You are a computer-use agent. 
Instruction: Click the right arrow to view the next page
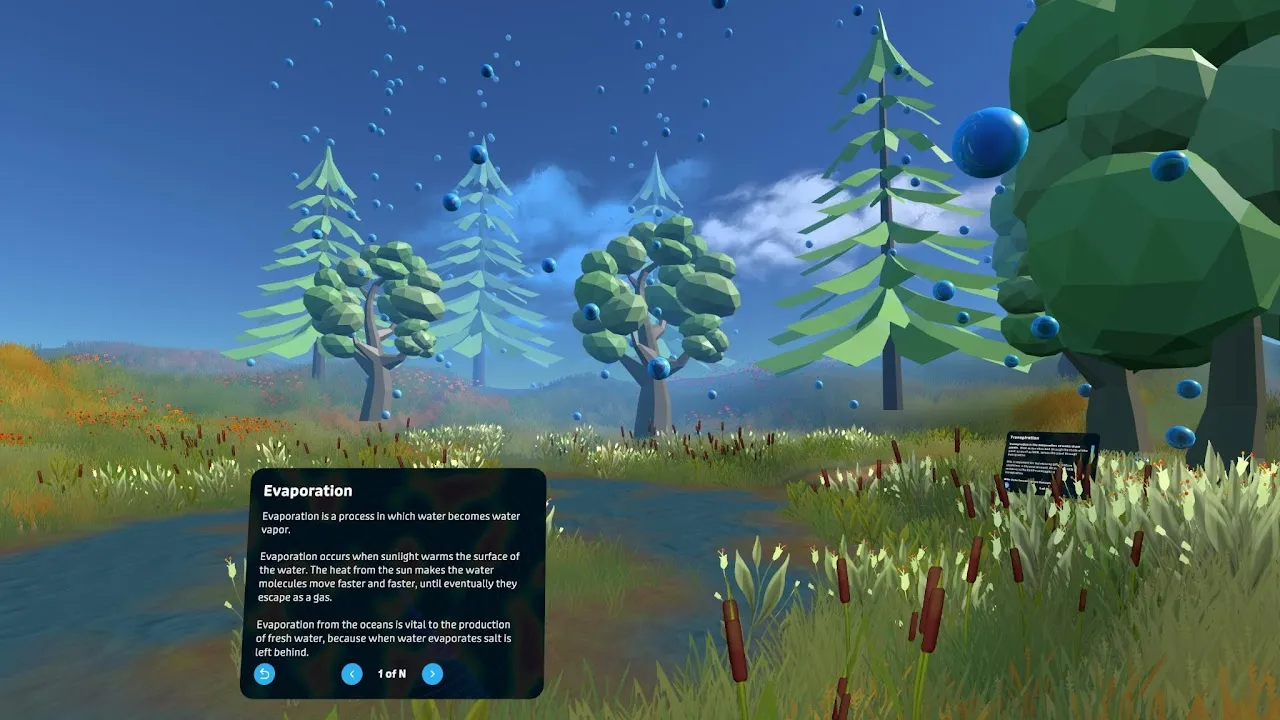pos(432,674)
